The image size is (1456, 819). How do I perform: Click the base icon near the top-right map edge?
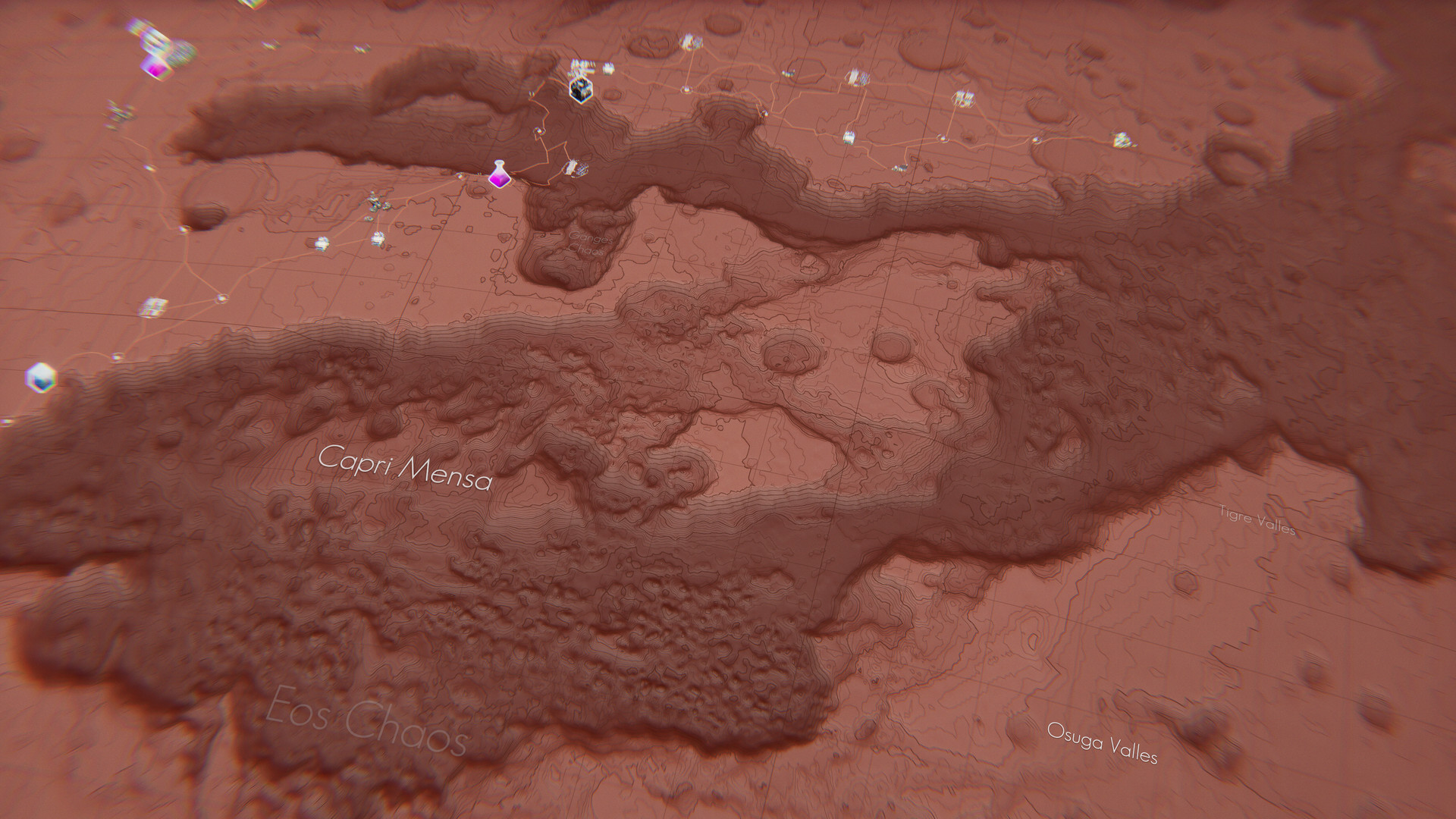point(1125,138)
